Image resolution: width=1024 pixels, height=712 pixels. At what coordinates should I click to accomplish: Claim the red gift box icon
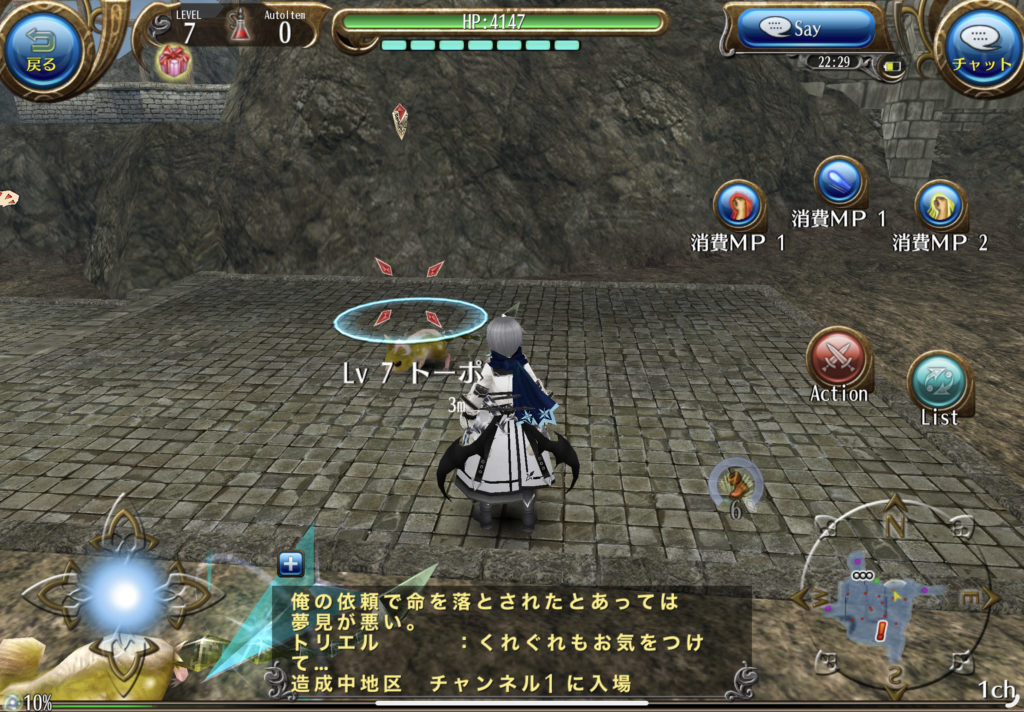tap(174, 62)
